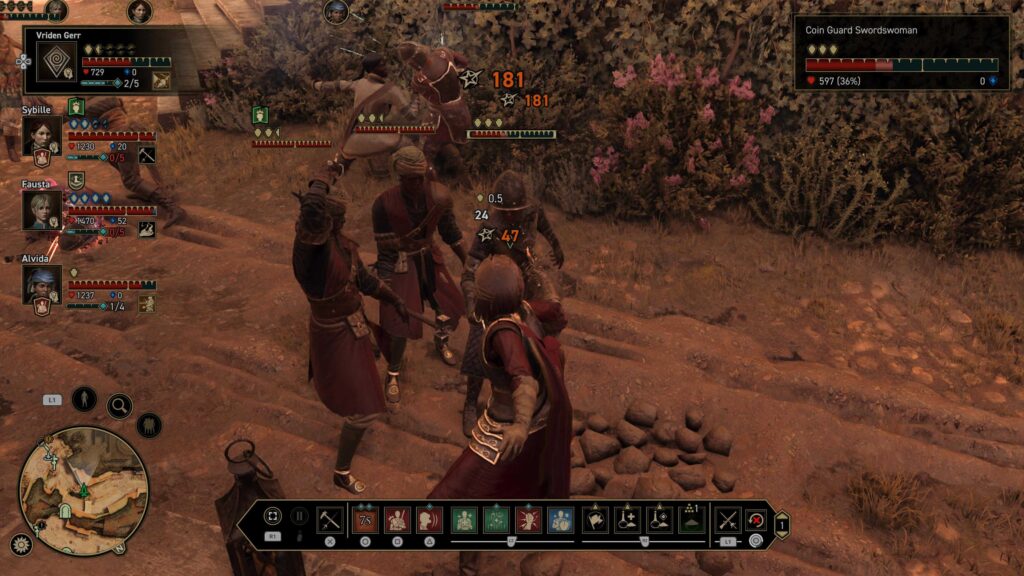Click the crossed swords weapon icon
The height and width of the screenshot is (576, 1024).
pyautogui.click(x=728, y=519)
